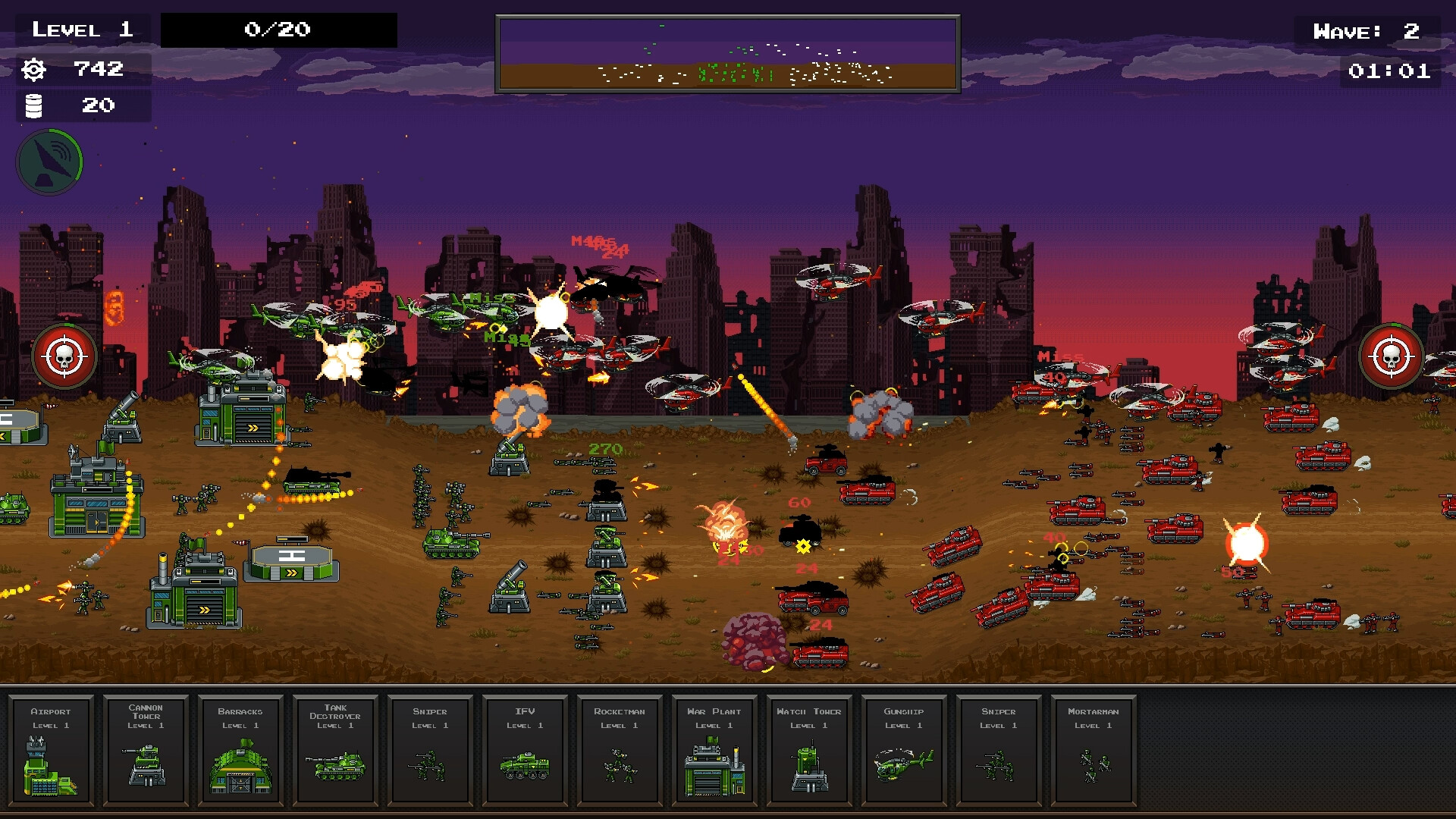Select the Watch Tower build option
Image resolution: width=1456 pixels, height=819 pixels.
coord(808,751)
